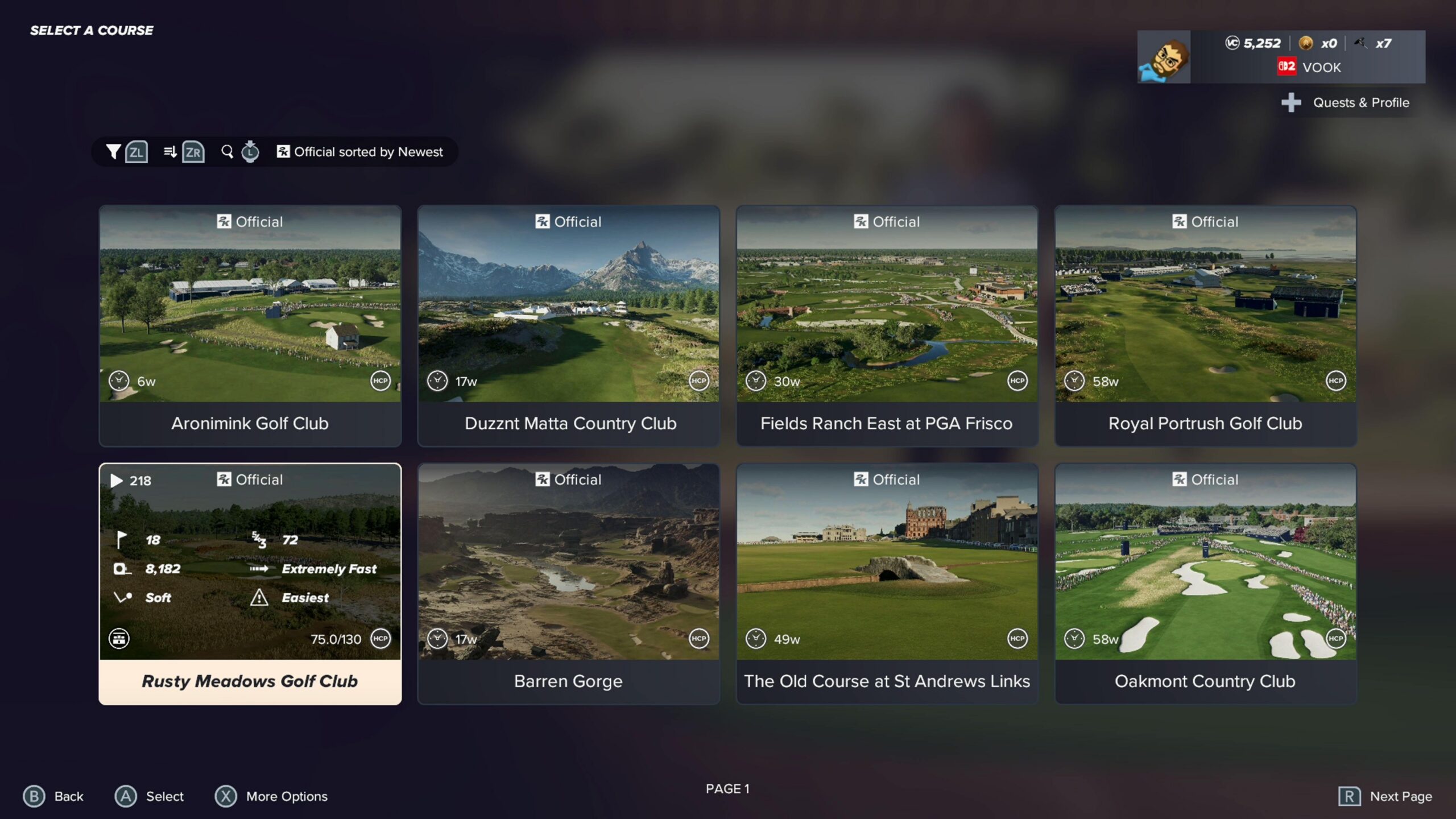The image size is (1456, 819).
Task: Choose Oakmont Country Club course
Action: tap(1206, 584)
